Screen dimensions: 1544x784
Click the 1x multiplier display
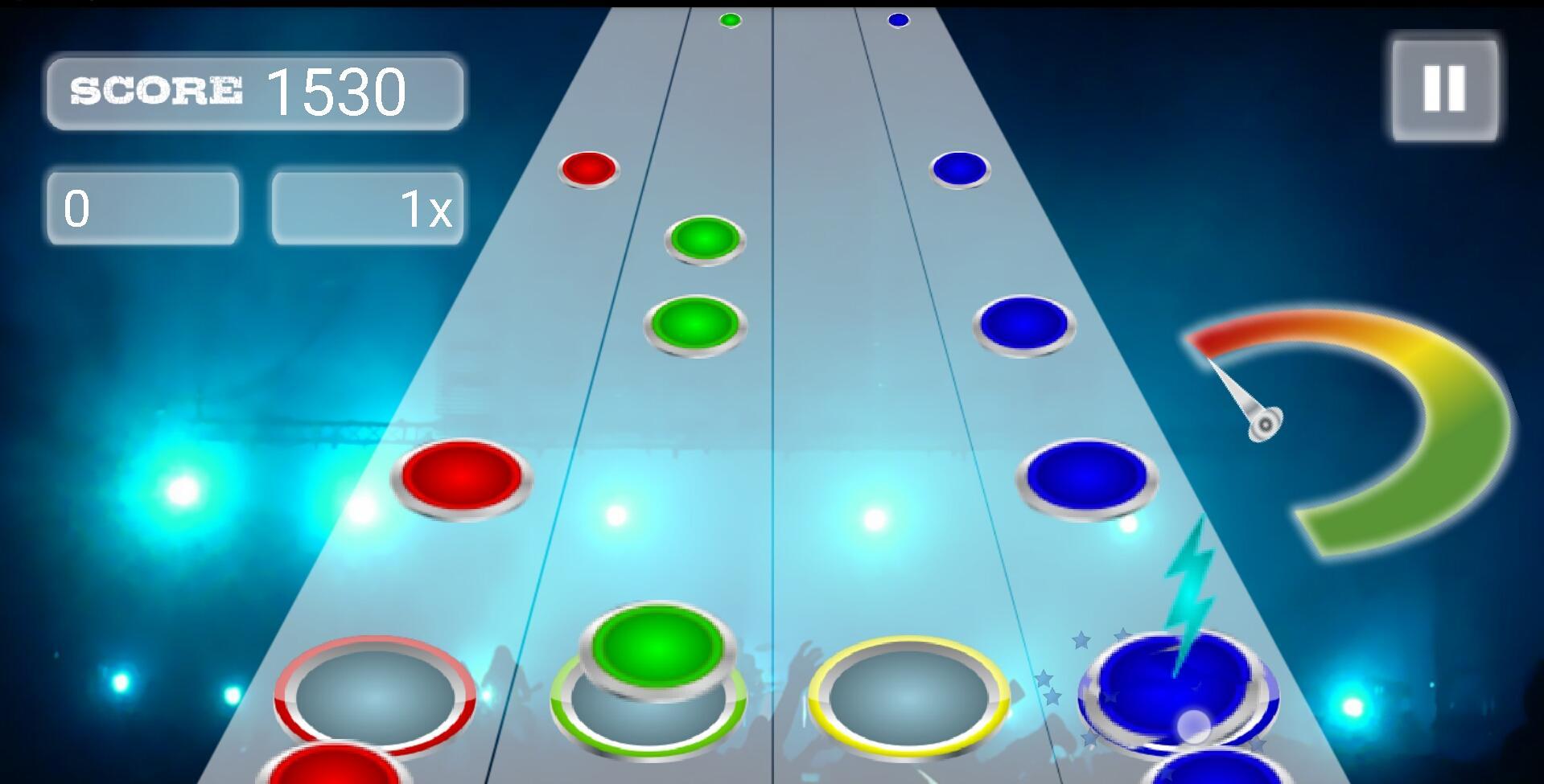(x=366, y=207)
